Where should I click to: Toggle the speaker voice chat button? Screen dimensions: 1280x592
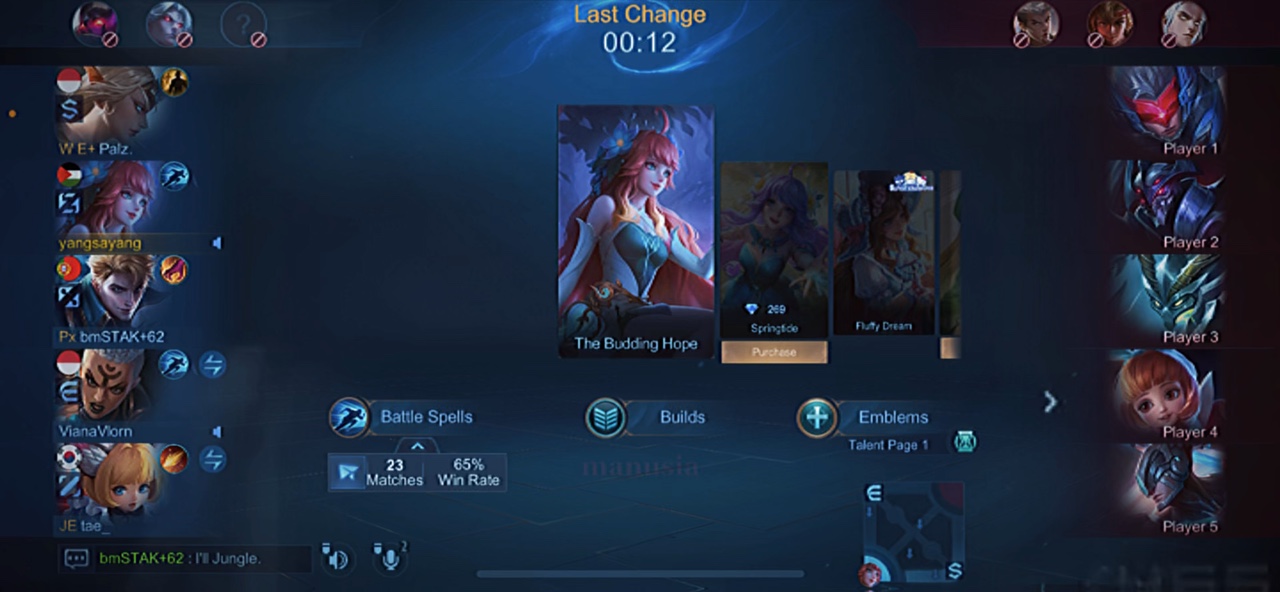(x=336, y=558)
